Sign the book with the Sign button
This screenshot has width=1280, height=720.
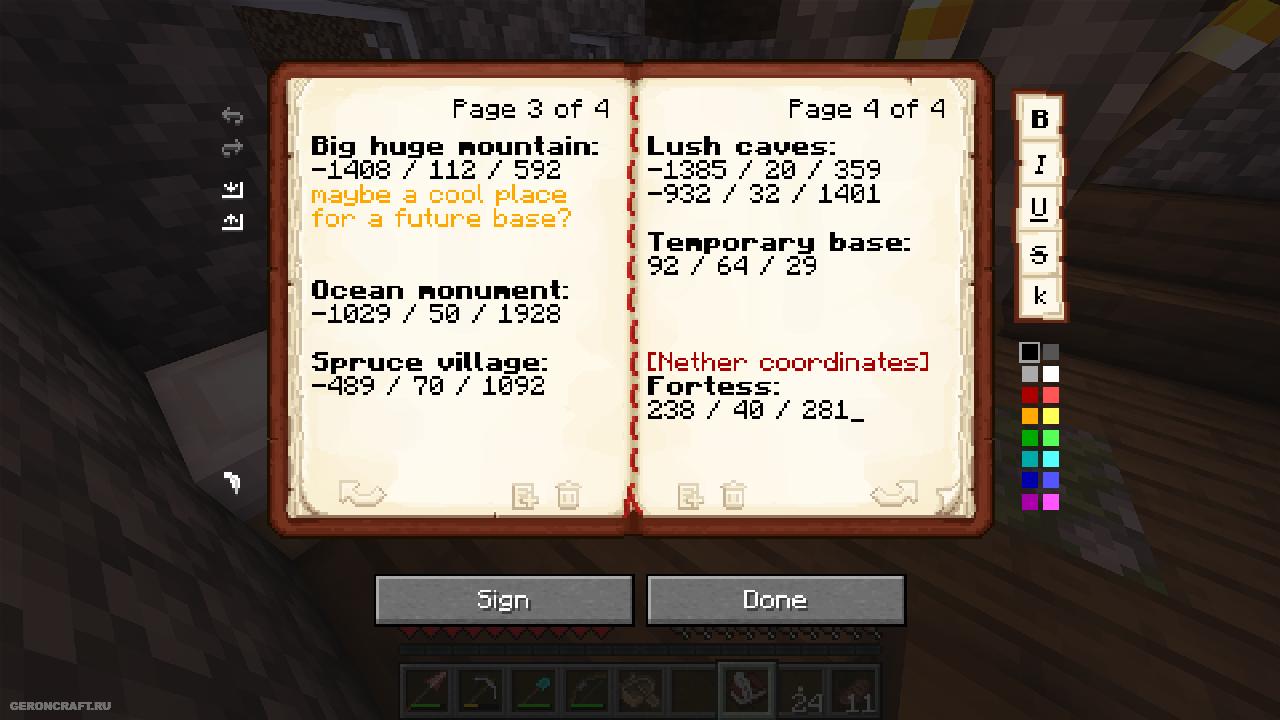coord(503,600)
